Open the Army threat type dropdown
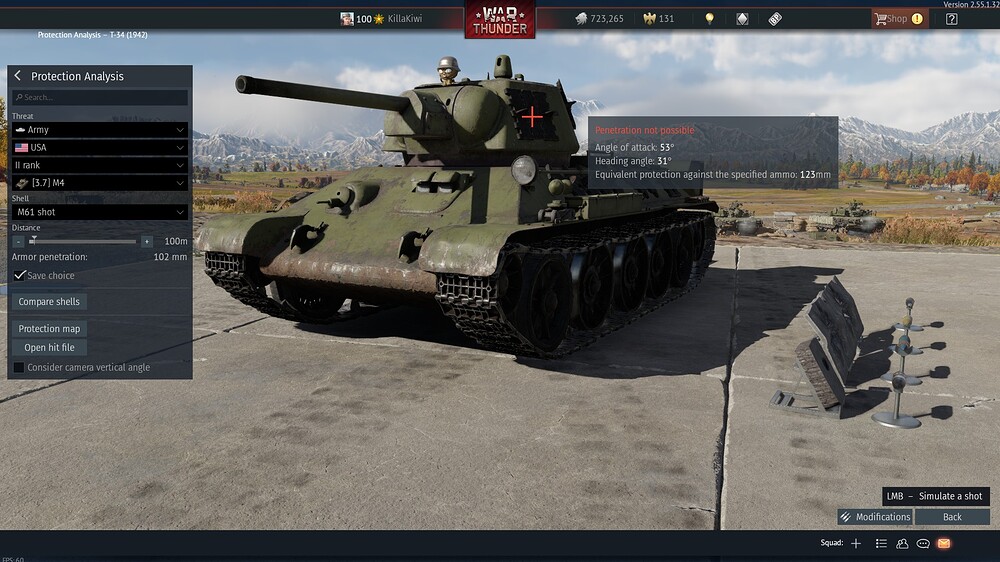1000x562 pixels. [x=100, y=130]
